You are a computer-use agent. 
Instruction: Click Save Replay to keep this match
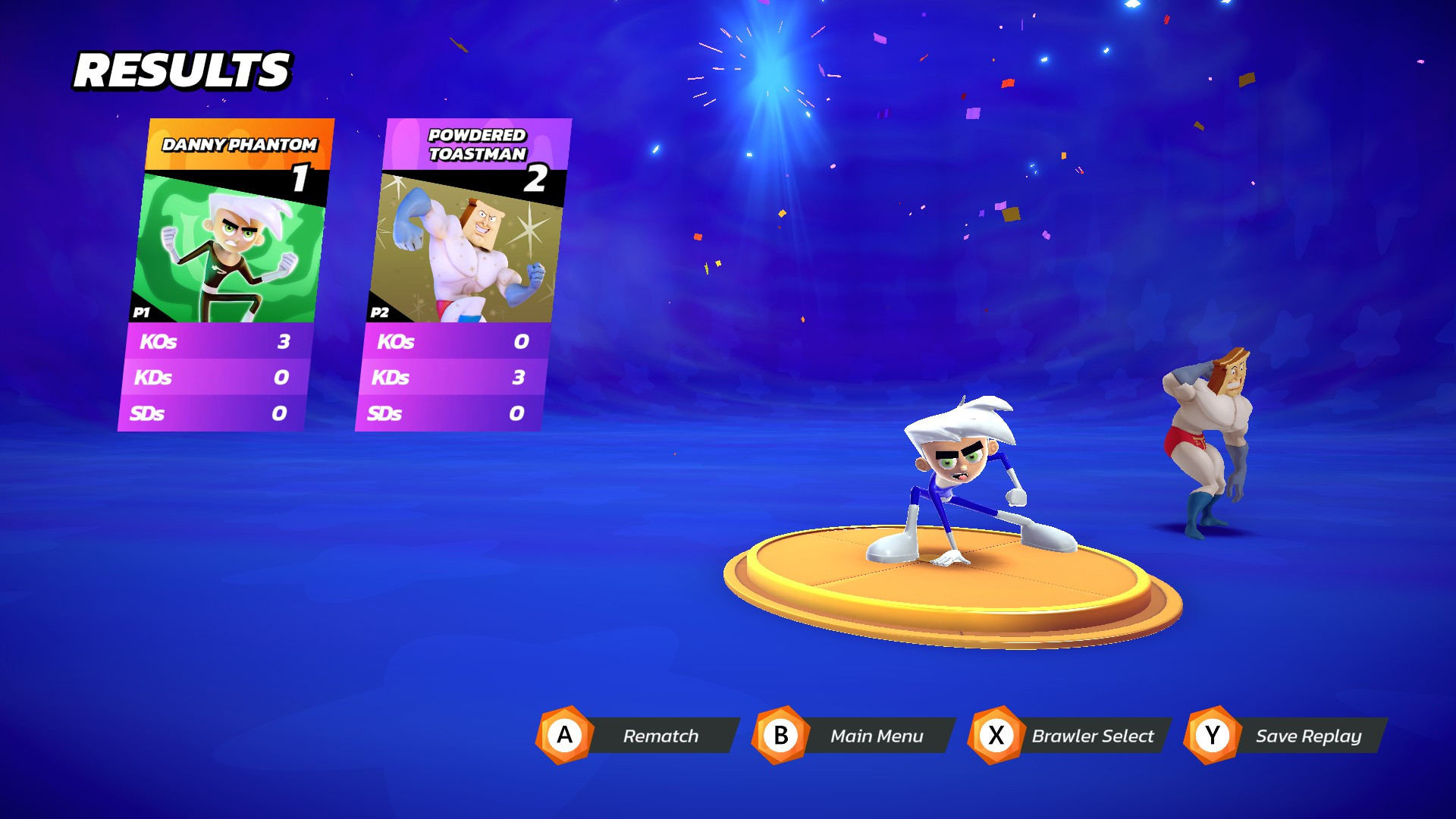coord(1309,735)
